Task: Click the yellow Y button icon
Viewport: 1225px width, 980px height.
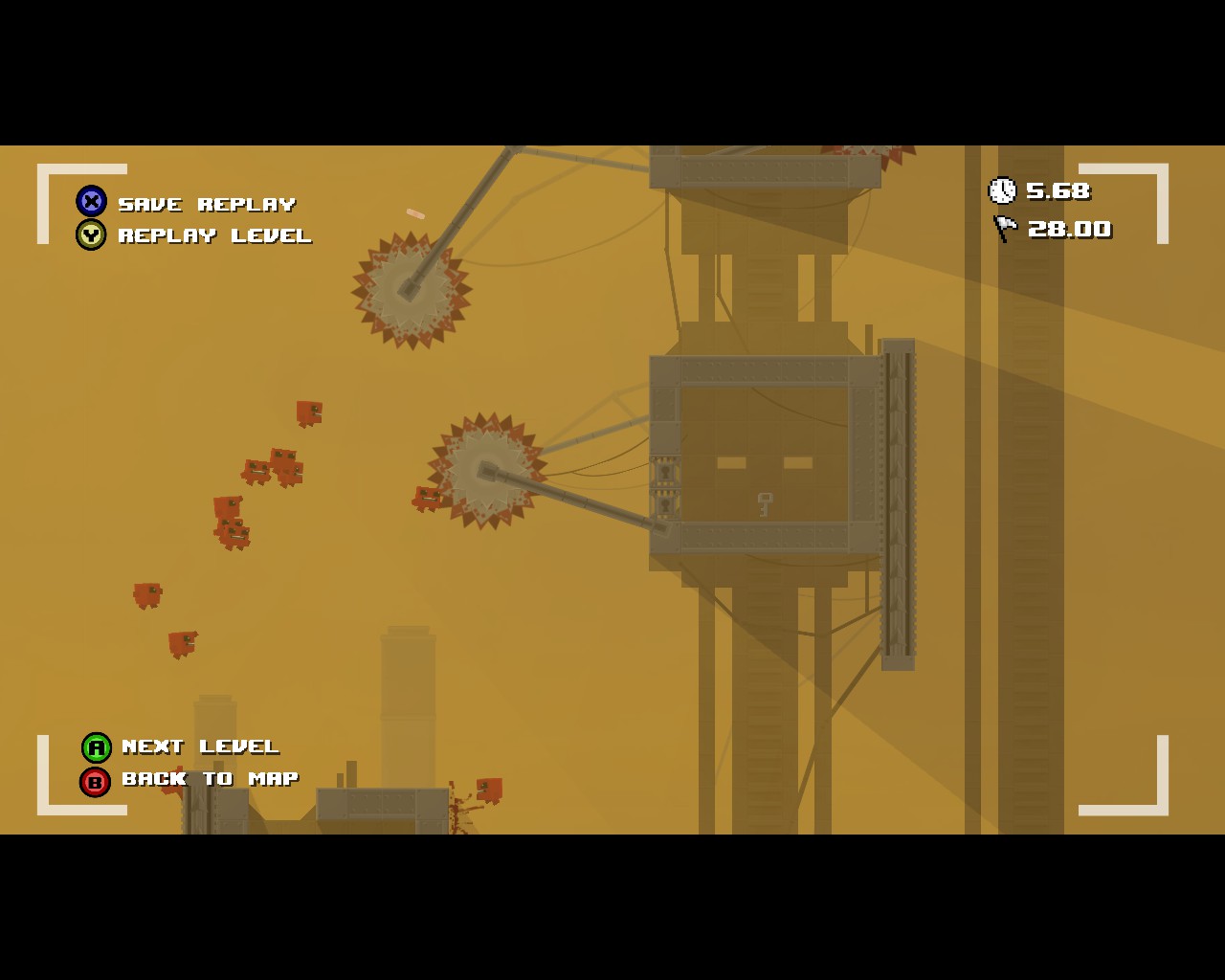Action: tap(90, 234)
